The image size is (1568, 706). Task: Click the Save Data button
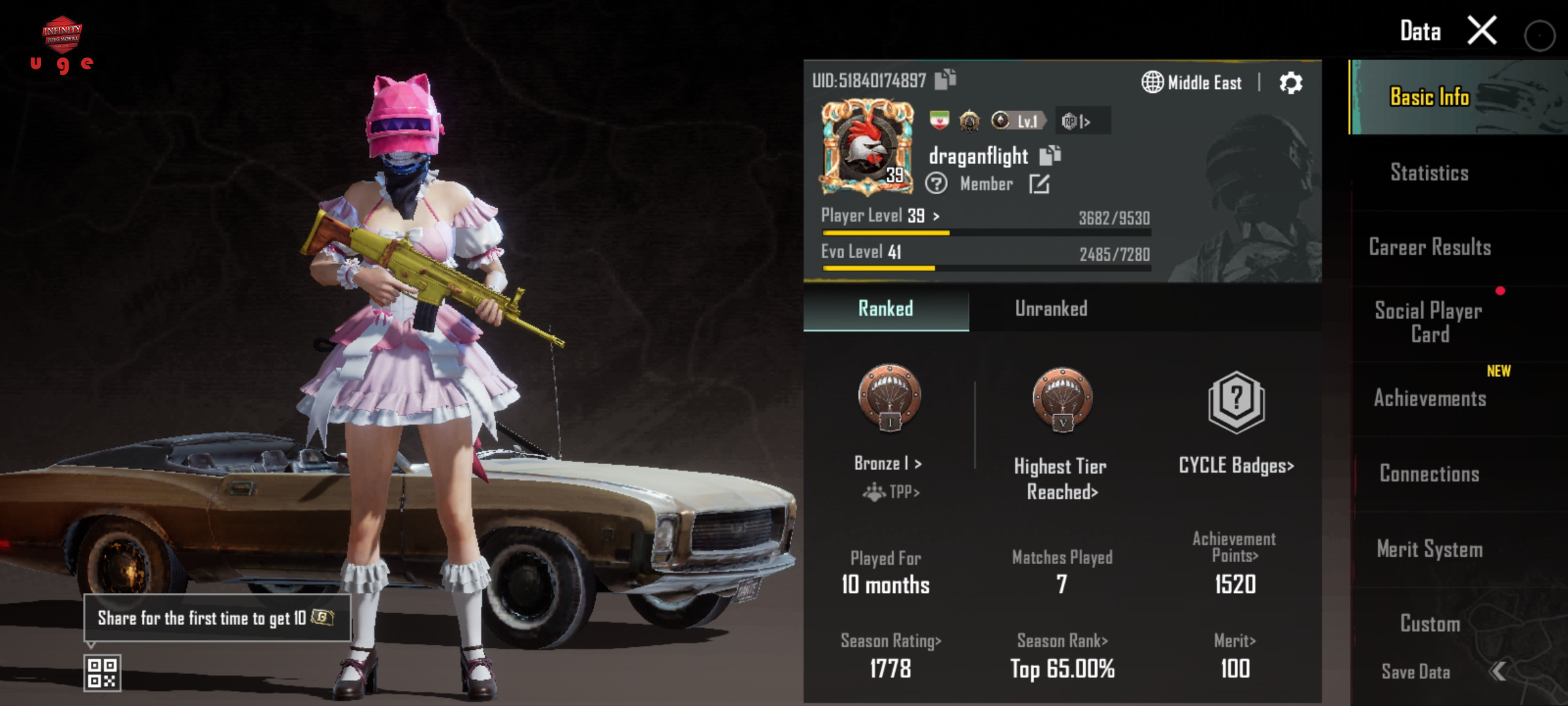(1416, 671)
